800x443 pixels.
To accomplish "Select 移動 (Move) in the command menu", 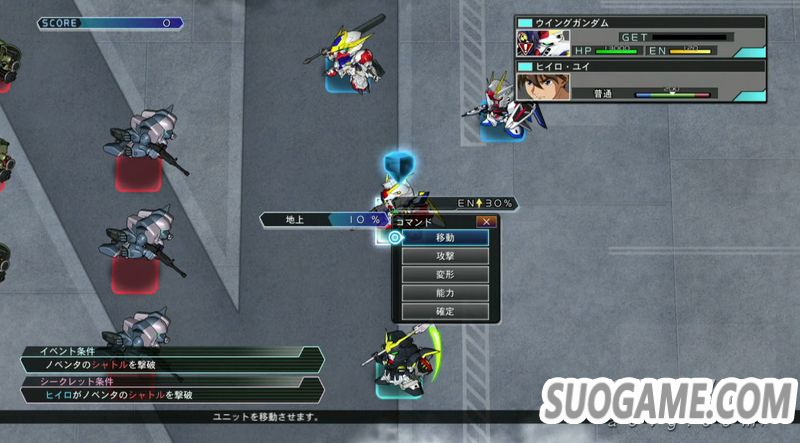I will point(445,238).
